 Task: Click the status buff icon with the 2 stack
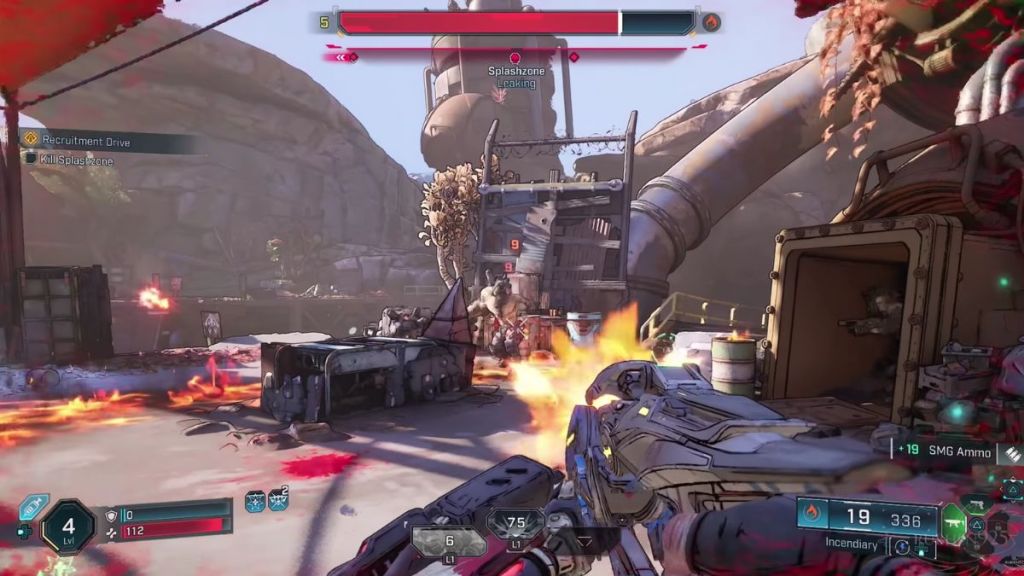[278, 501]
